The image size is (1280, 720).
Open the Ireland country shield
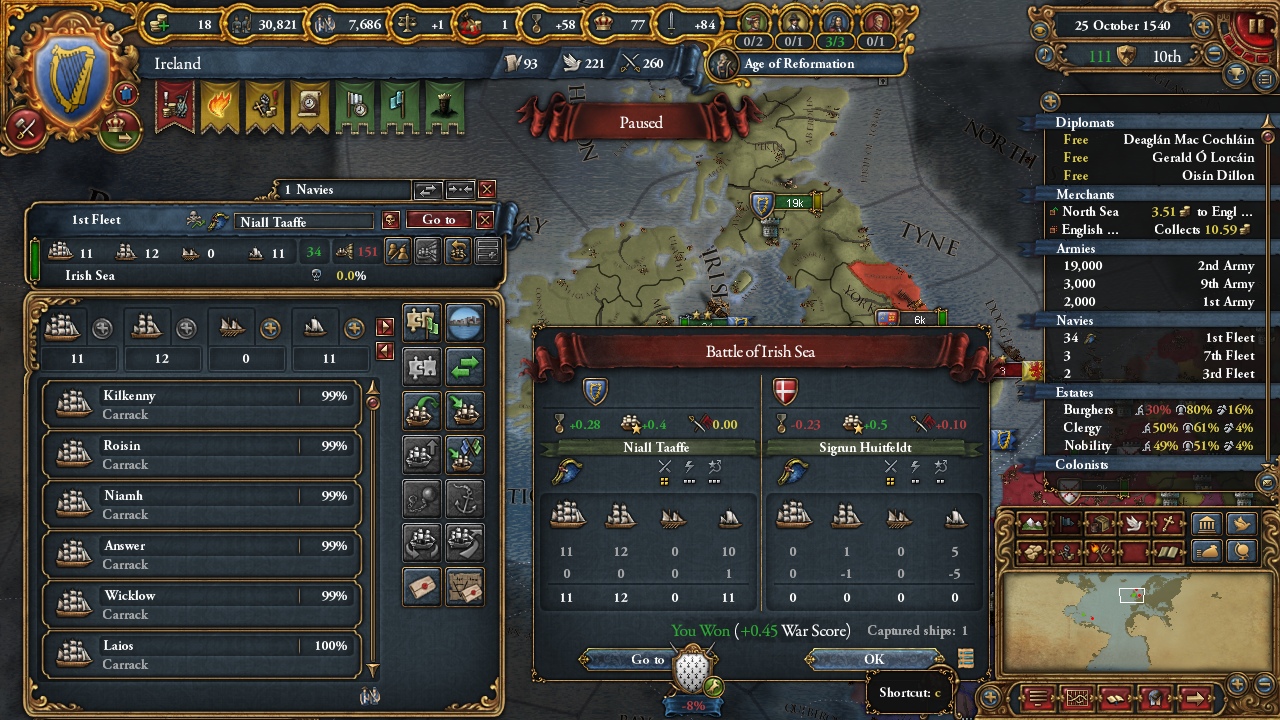pyautogui.click(x=69, y=82)
